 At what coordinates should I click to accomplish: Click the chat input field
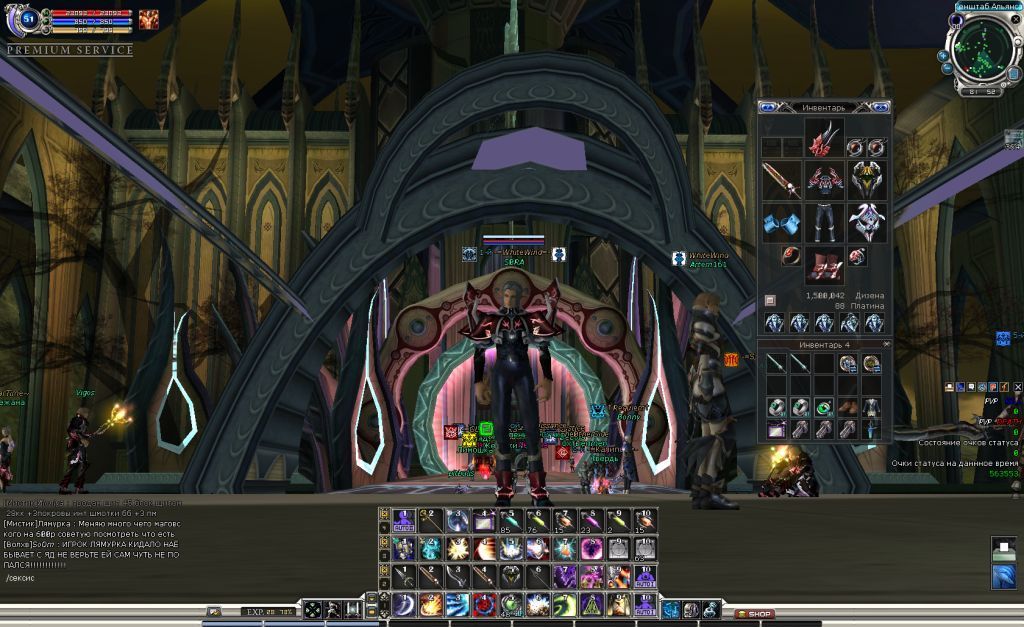(100, 578)
